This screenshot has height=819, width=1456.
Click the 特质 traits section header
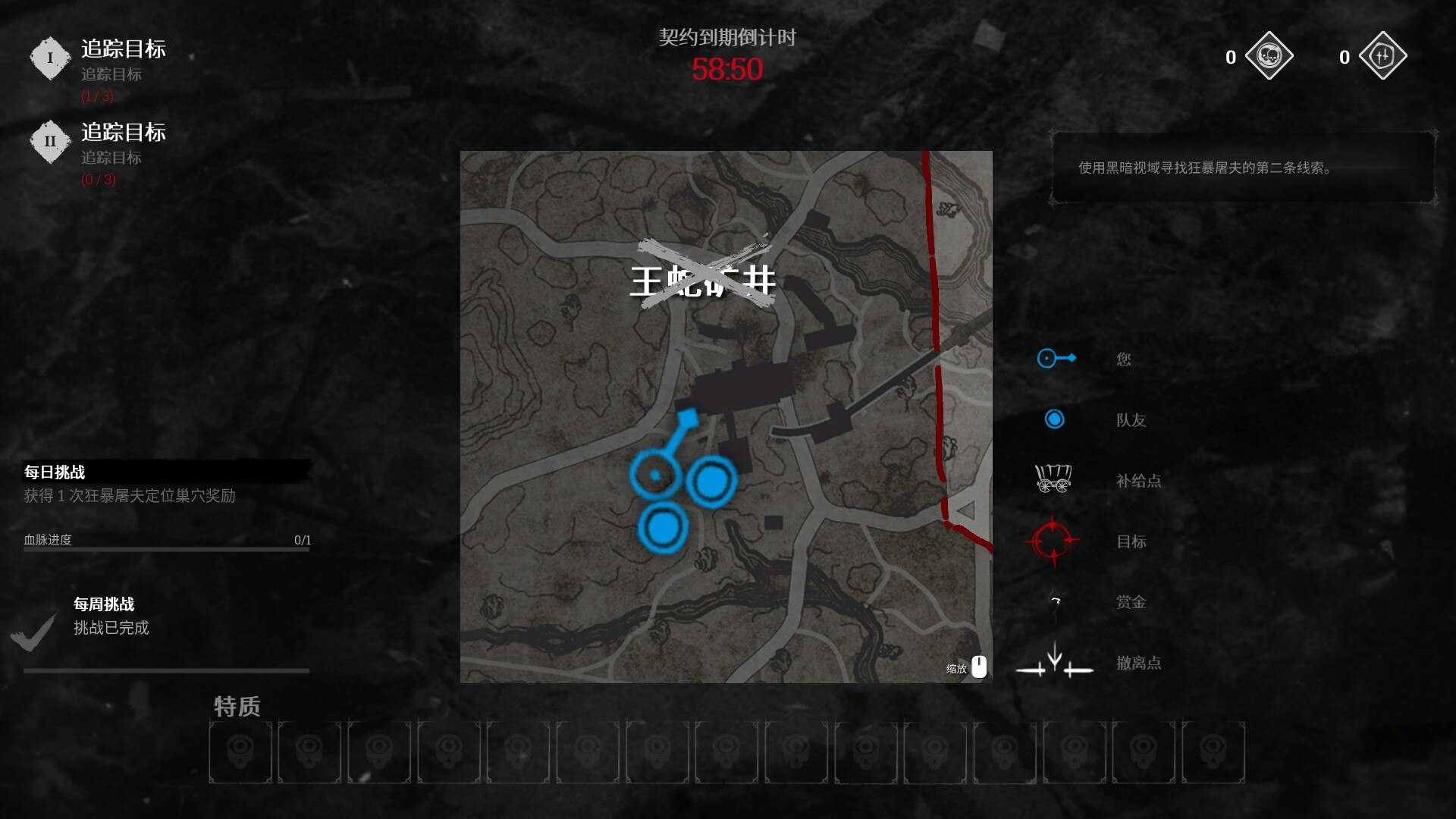tap(237, 706)
